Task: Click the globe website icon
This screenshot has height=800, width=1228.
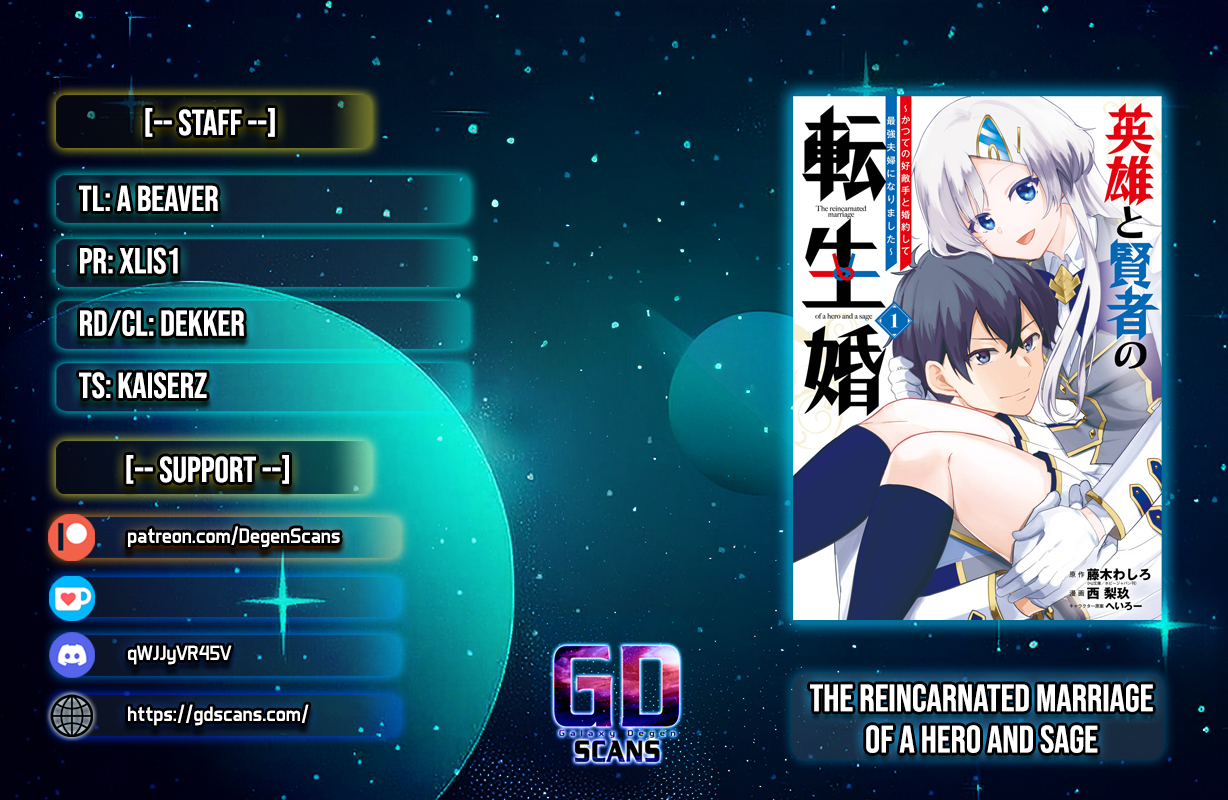Action: coord(72,715)
